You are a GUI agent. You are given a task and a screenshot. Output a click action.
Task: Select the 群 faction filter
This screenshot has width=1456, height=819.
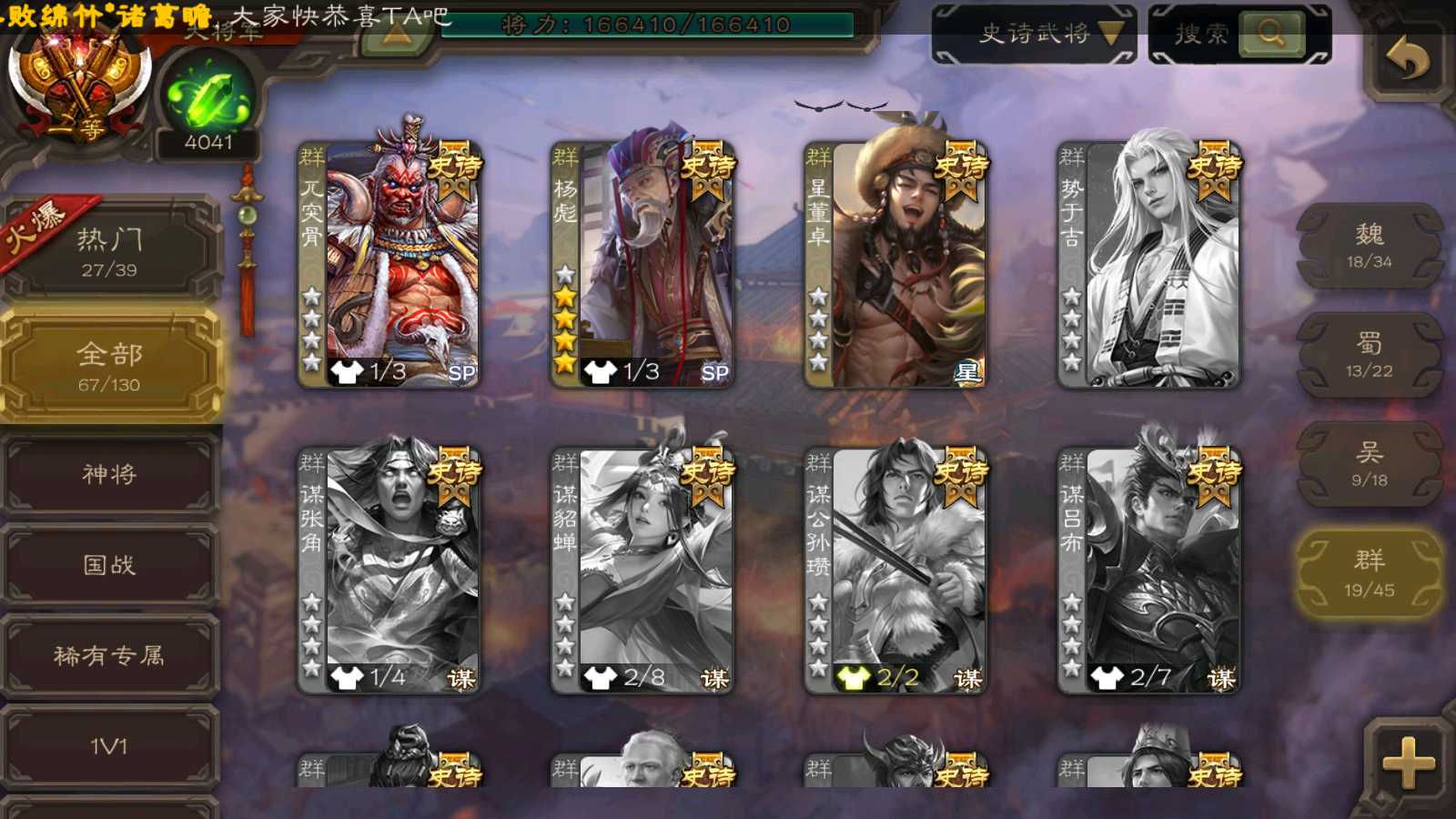pos(1369,573)
